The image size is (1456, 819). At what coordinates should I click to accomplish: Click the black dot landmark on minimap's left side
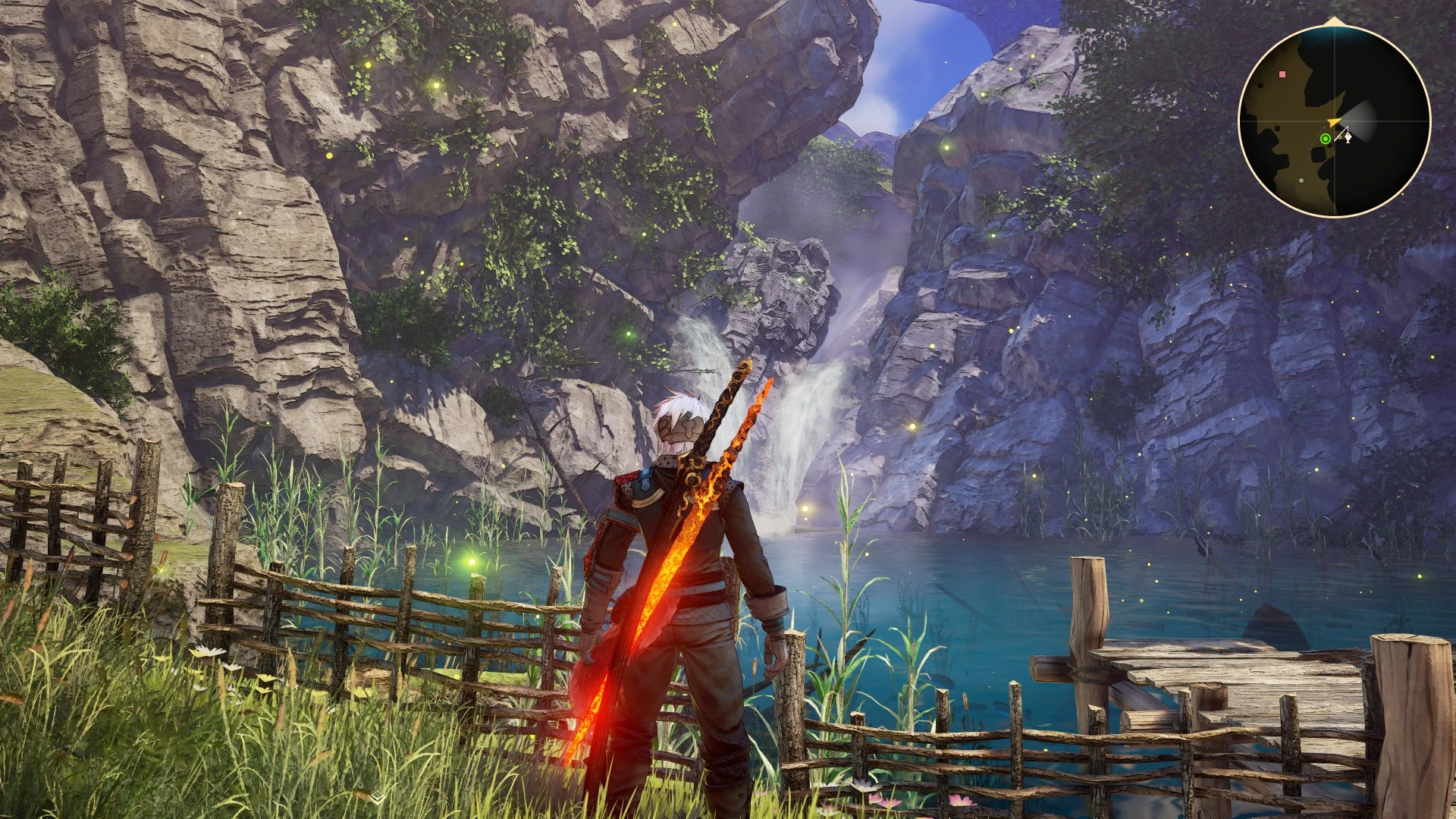(x=1260, y=86)
